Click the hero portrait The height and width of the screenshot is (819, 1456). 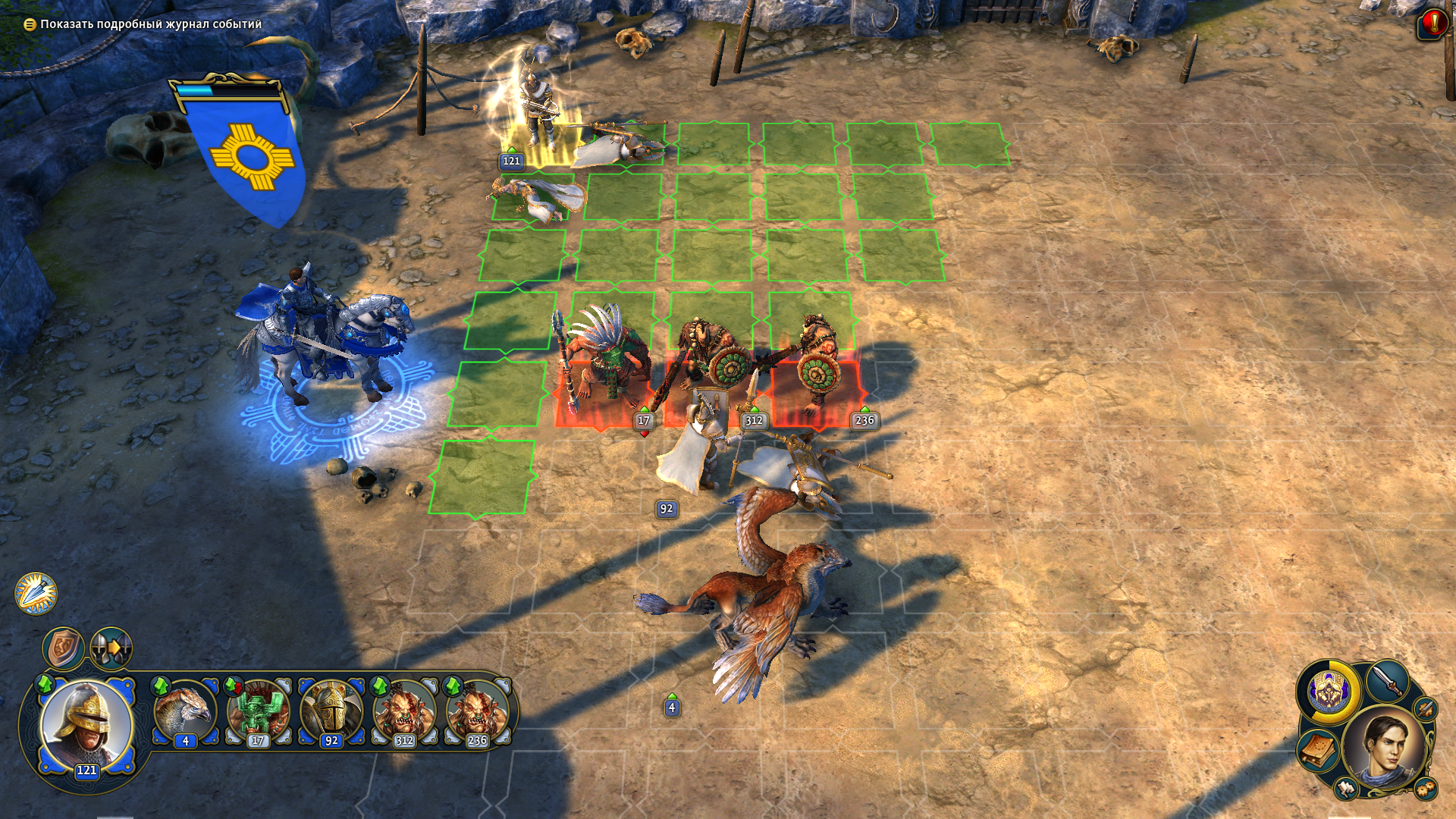click(x=1385, y=748)
